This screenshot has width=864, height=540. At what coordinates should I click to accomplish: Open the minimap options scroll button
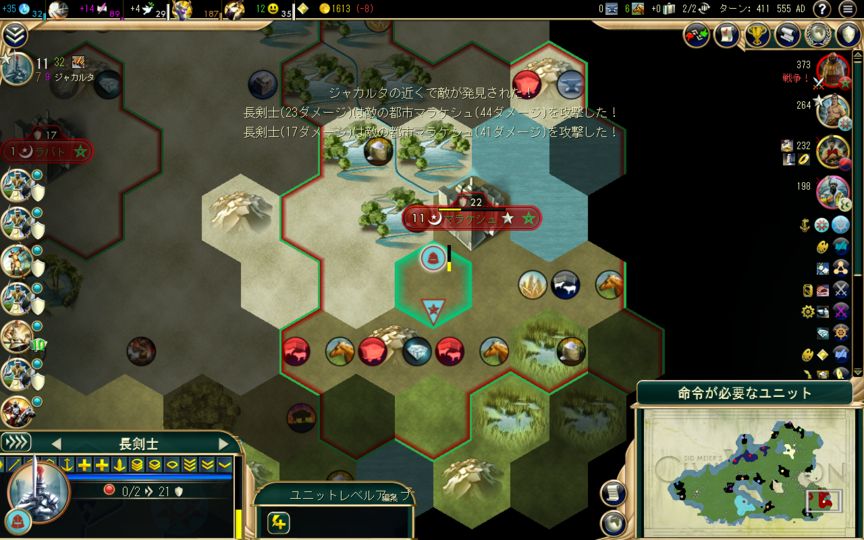(x=614, y=492)
